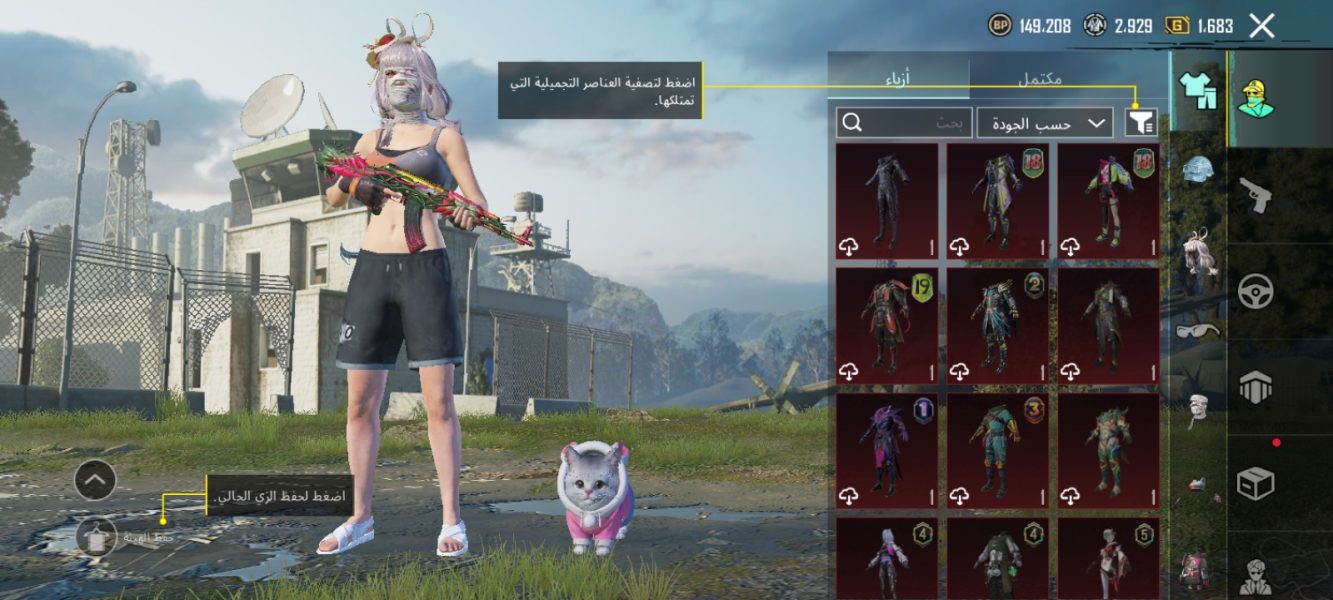The height and width of the screenshot is (600, 1333).
Task: Switch to the pistol weapons section
Action: pos(1254,195)
